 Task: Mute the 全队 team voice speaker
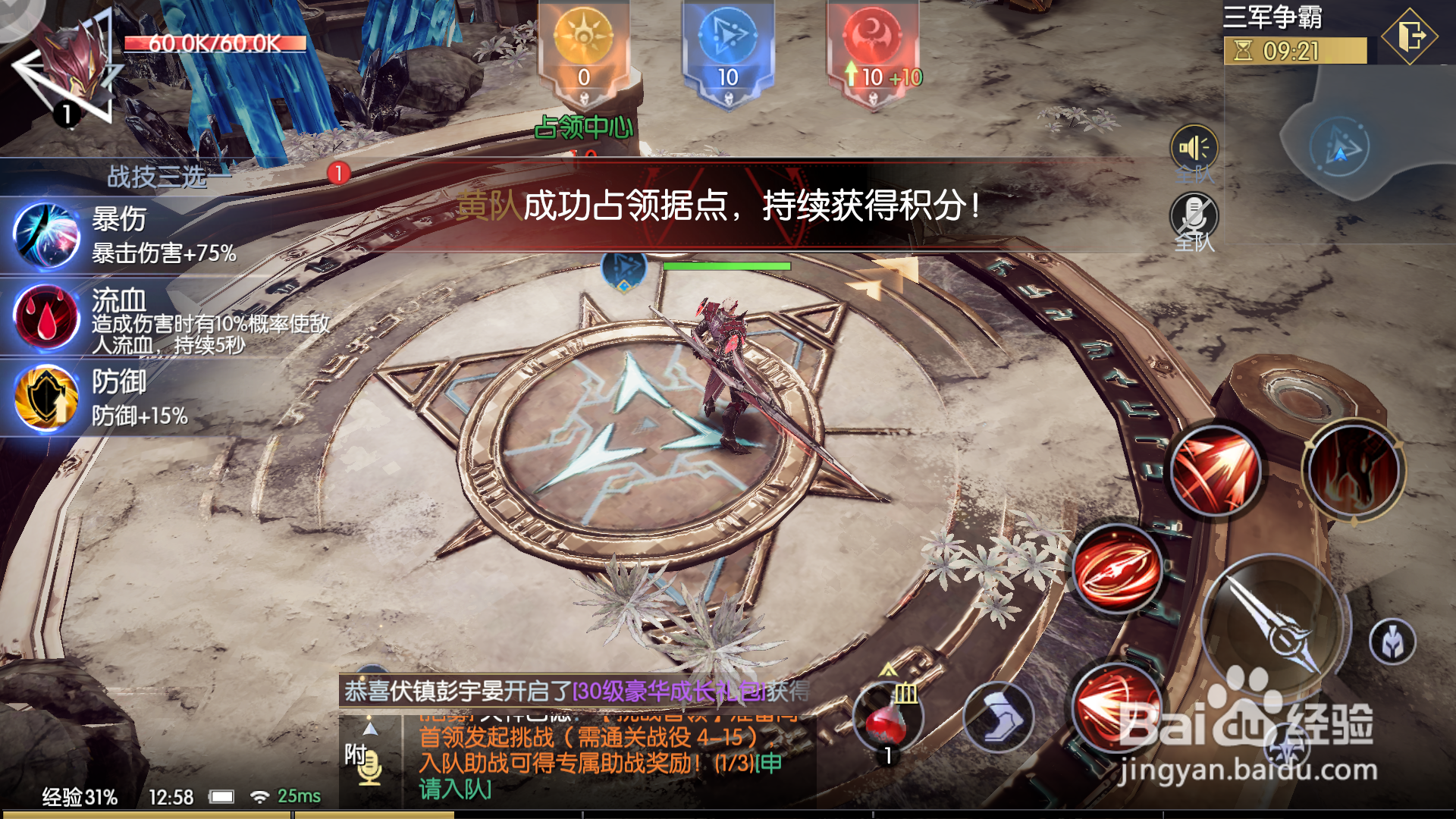click(1193, 144)
